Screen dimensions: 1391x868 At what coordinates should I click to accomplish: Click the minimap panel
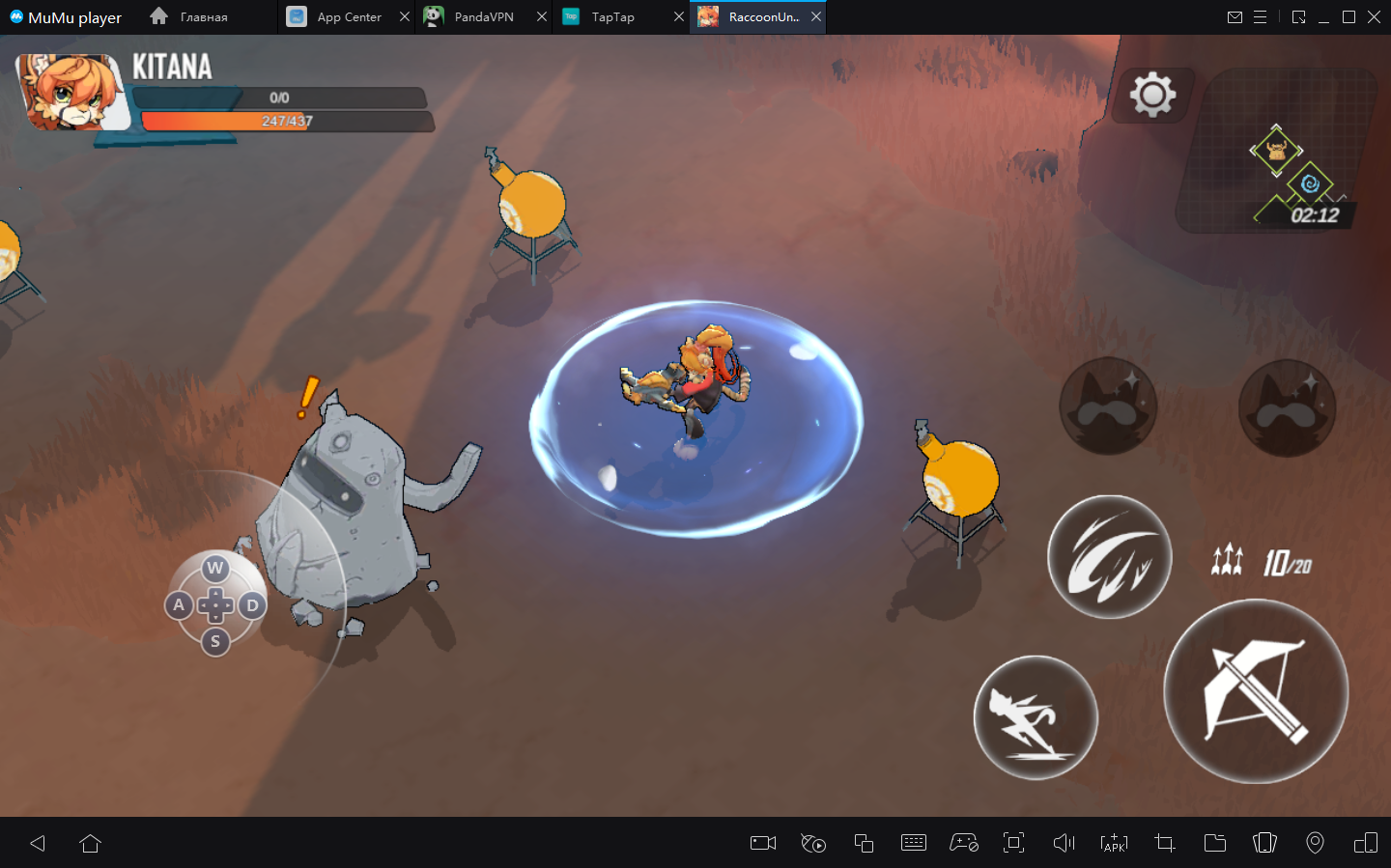tap(1280, 153)
